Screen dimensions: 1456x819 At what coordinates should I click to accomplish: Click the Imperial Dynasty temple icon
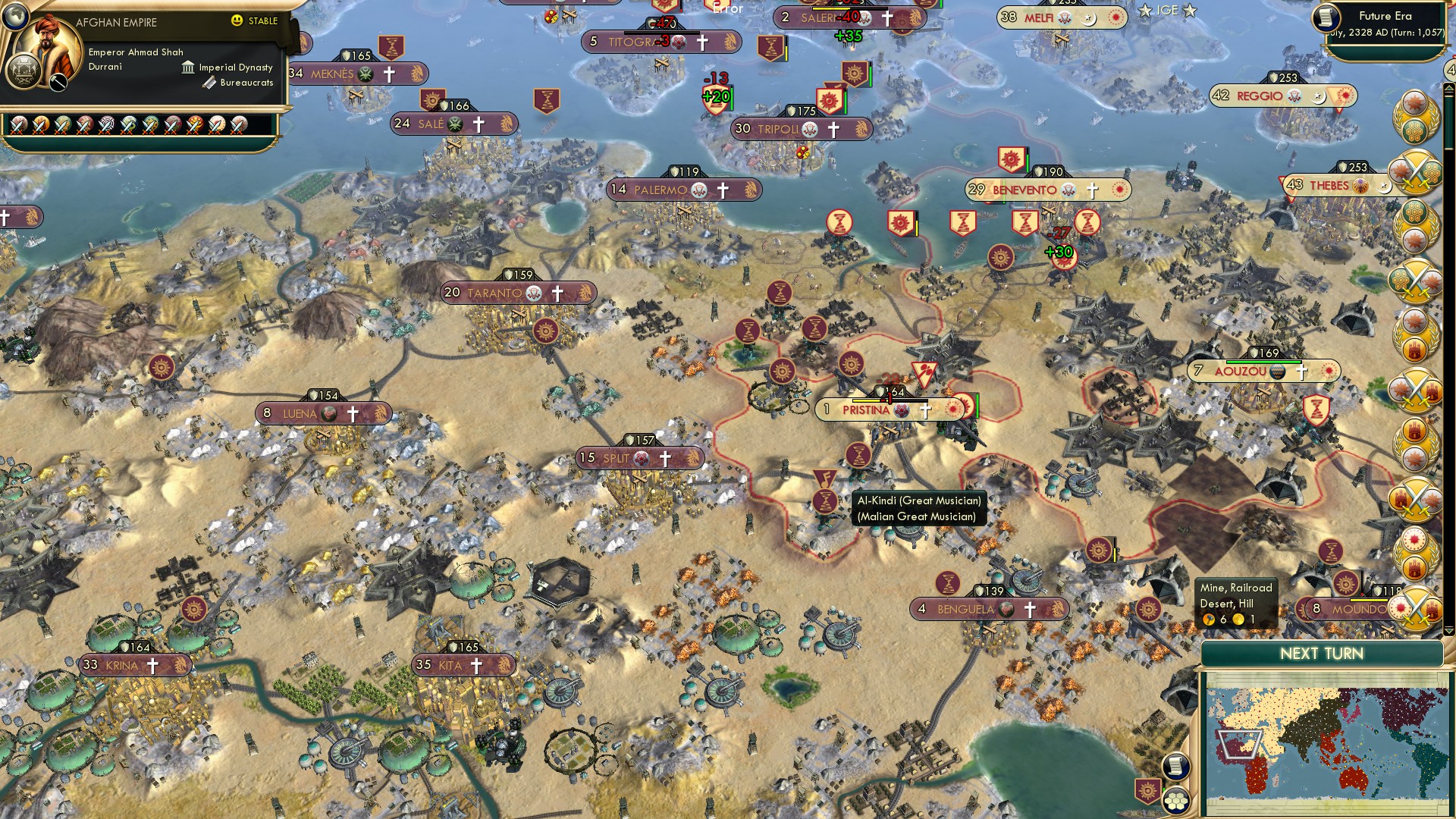(x=189, y=68)
